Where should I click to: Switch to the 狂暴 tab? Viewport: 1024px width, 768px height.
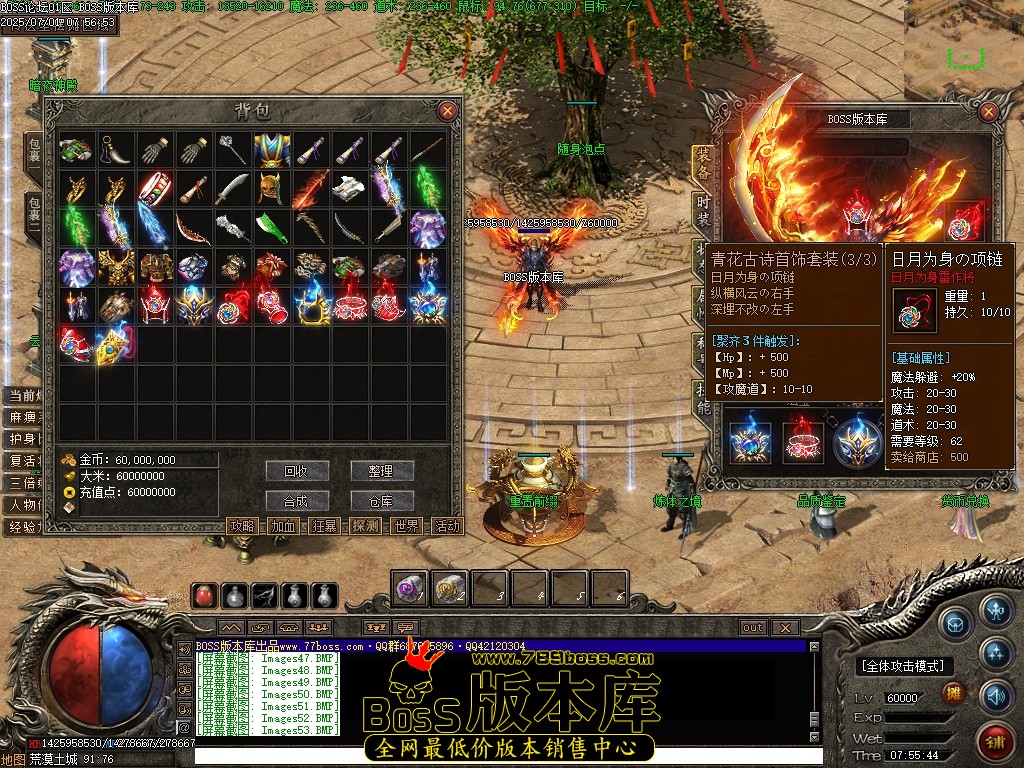point(324,526)
